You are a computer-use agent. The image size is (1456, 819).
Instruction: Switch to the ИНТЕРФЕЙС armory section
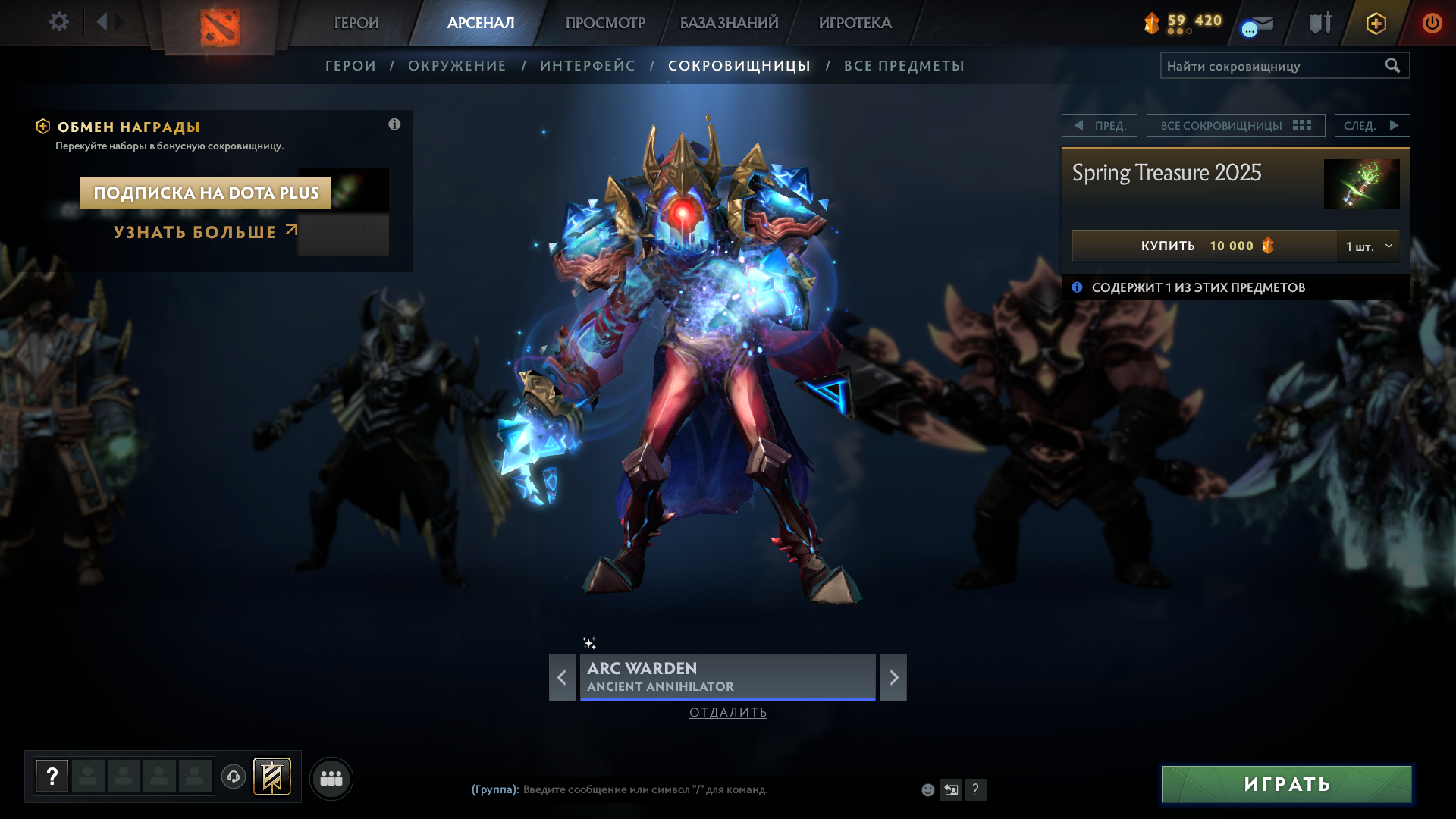click(588, 66)
